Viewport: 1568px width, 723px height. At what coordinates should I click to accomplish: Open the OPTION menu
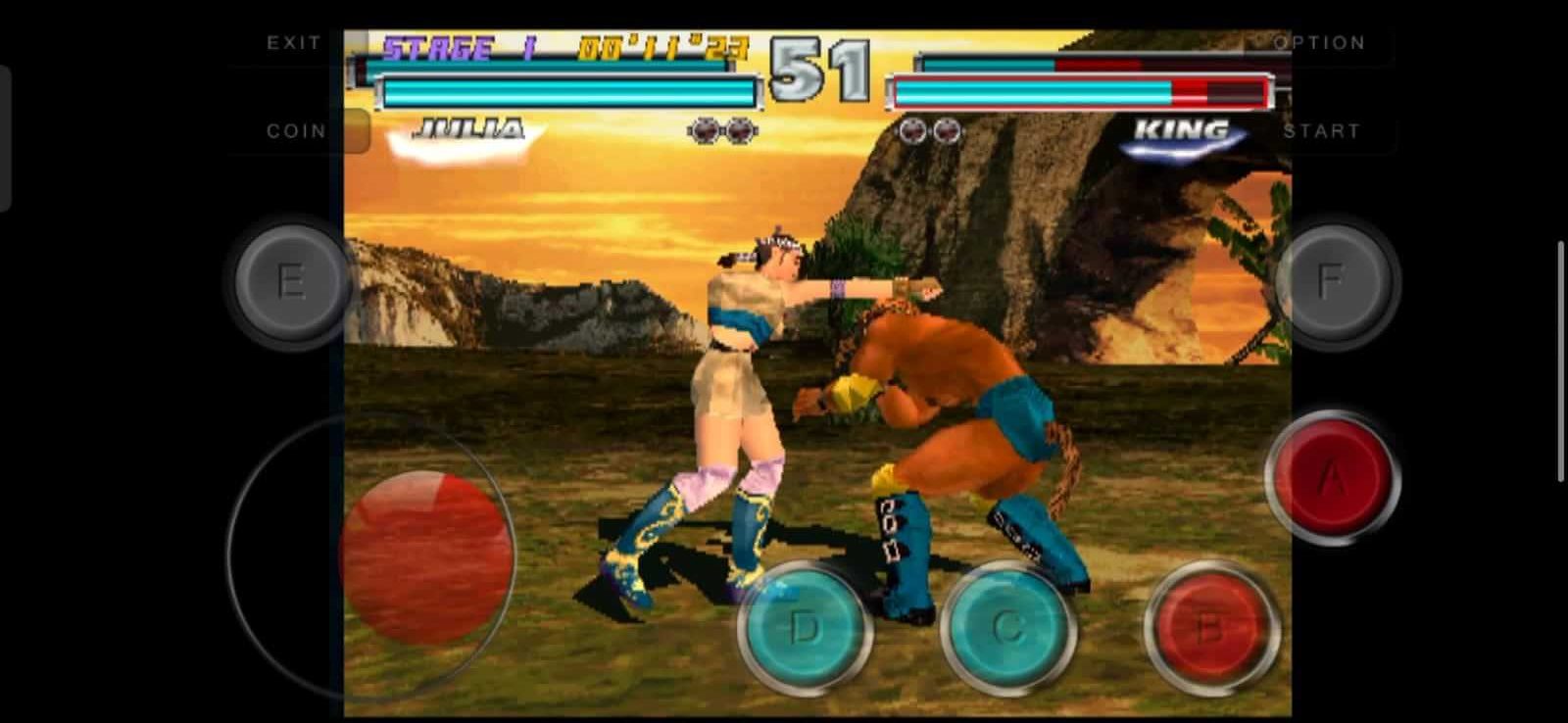(x=1318, y=42)
